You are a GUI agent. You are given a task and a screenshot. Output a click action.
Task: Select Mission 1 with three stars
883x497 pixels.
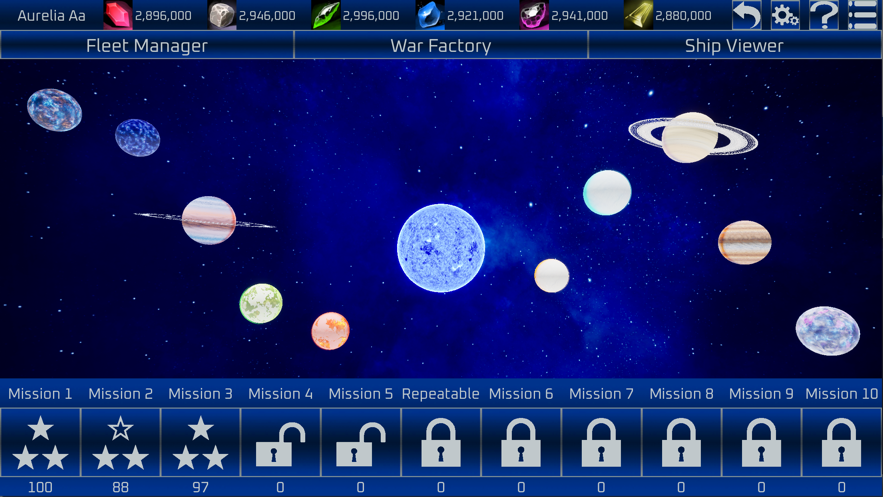[x=40, y=442]
